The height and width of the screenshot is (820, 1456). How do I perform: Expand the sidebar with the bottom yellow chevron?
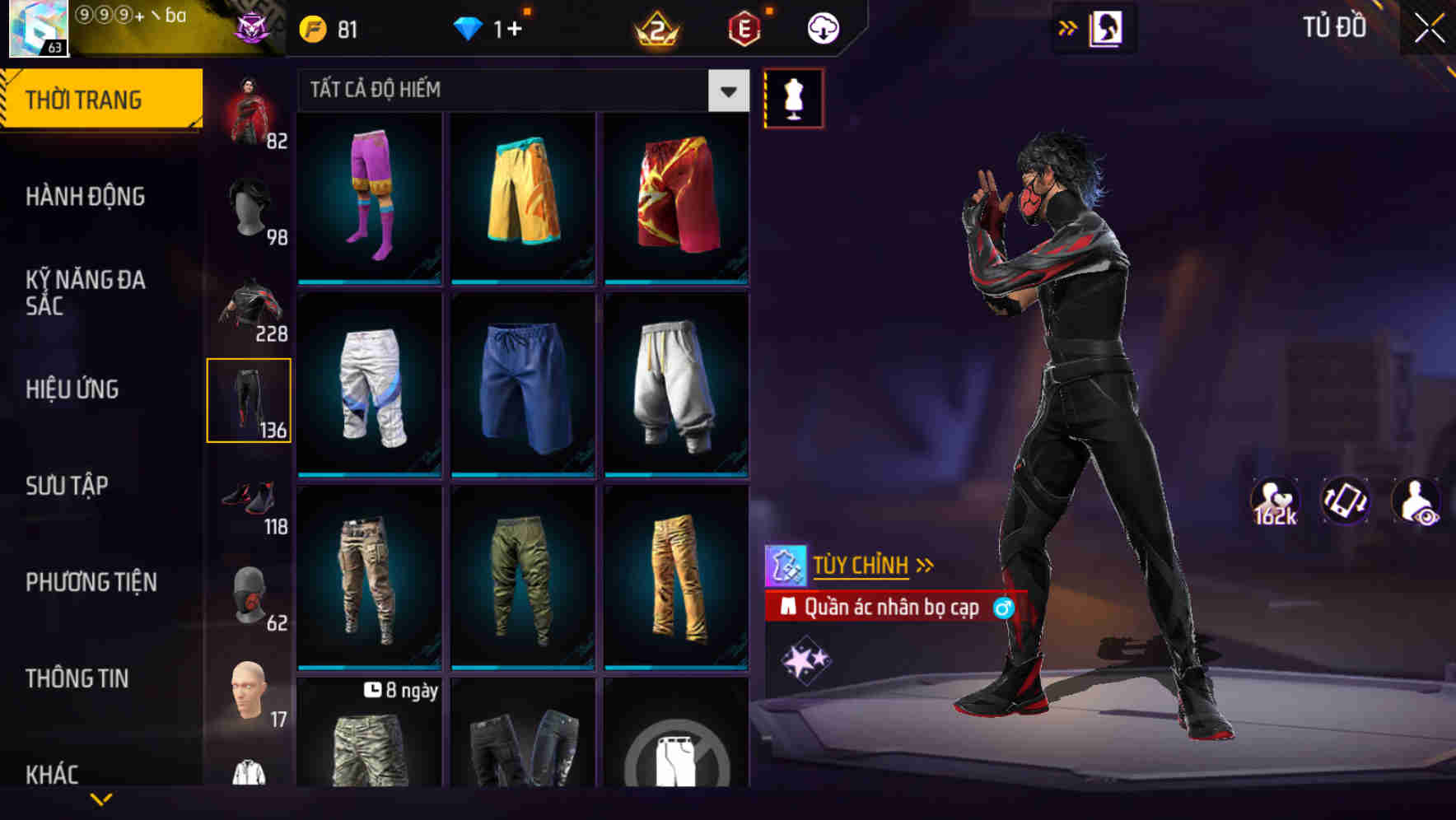[101, 800]
